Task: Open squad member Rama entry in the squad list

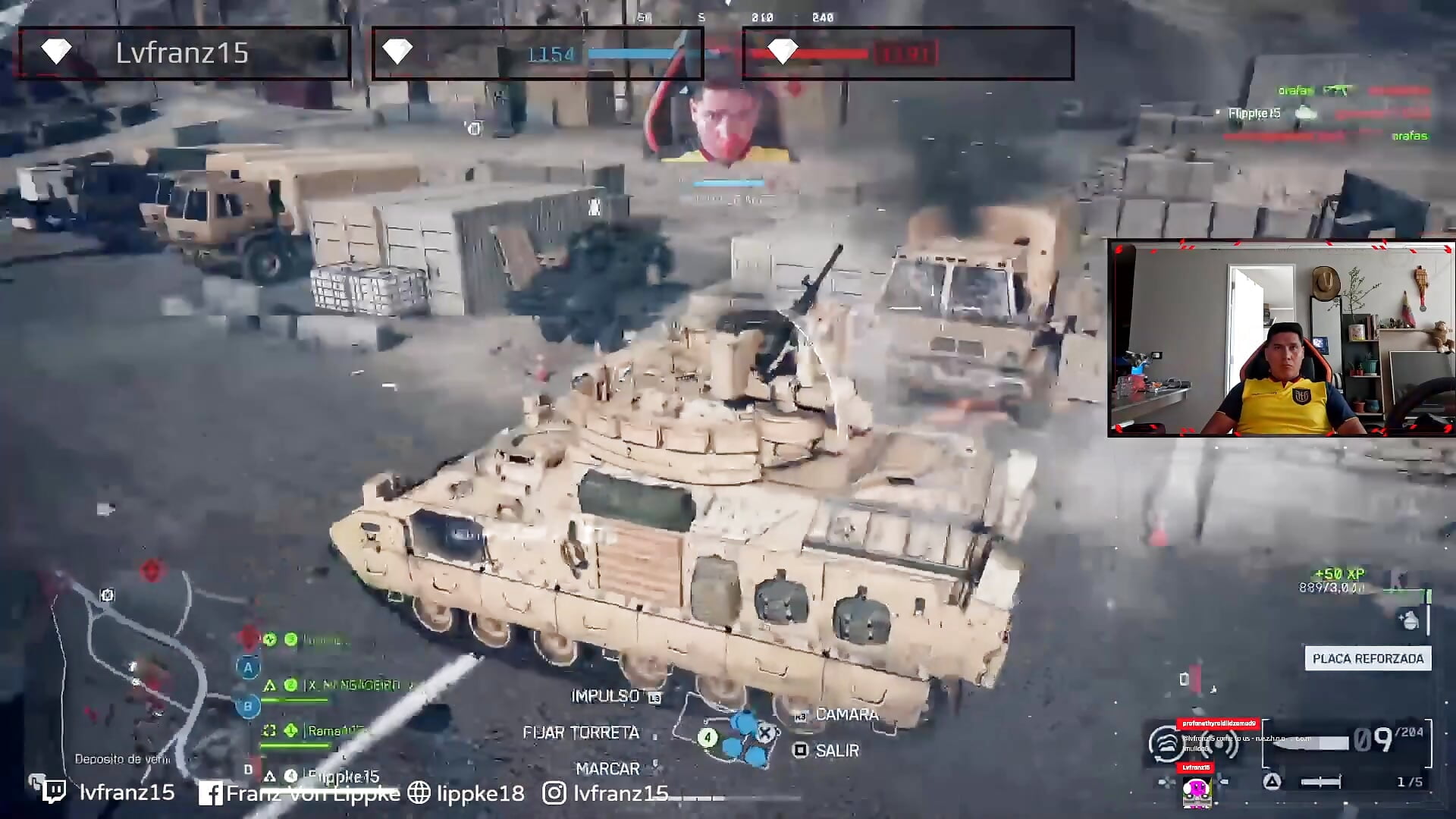Action: pyautogui.click(x=334, y=730)
